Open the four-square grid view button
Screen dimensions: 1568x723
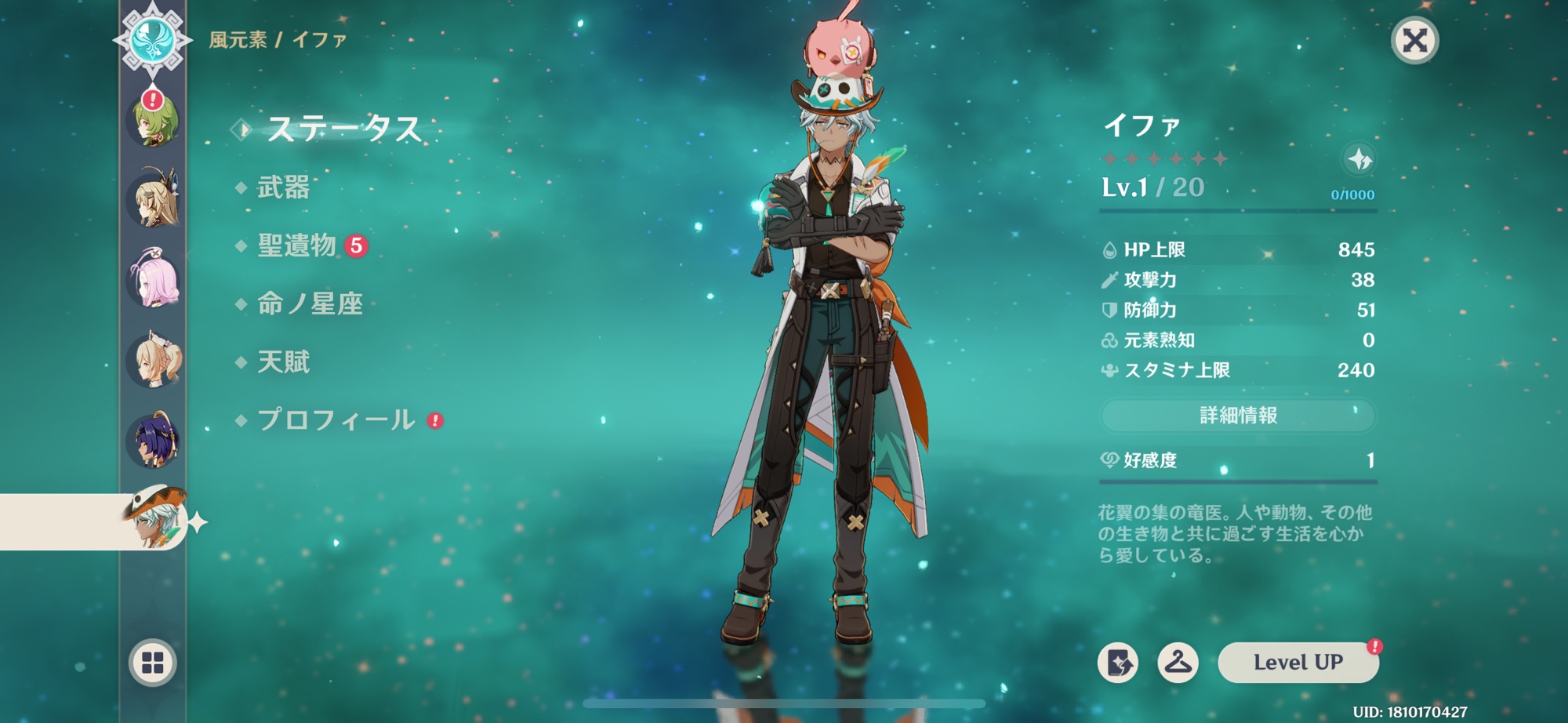153,663
